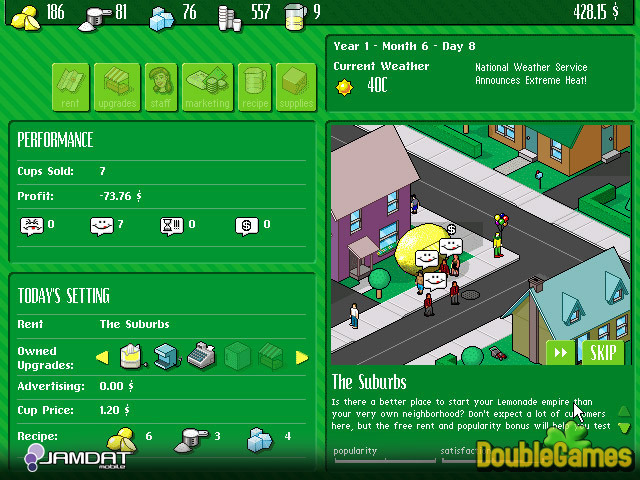The height and width of the screenshot is (480, 640).
Task: Show previous owned upgrades with left arrow
Action: click(x=101, y=357)
